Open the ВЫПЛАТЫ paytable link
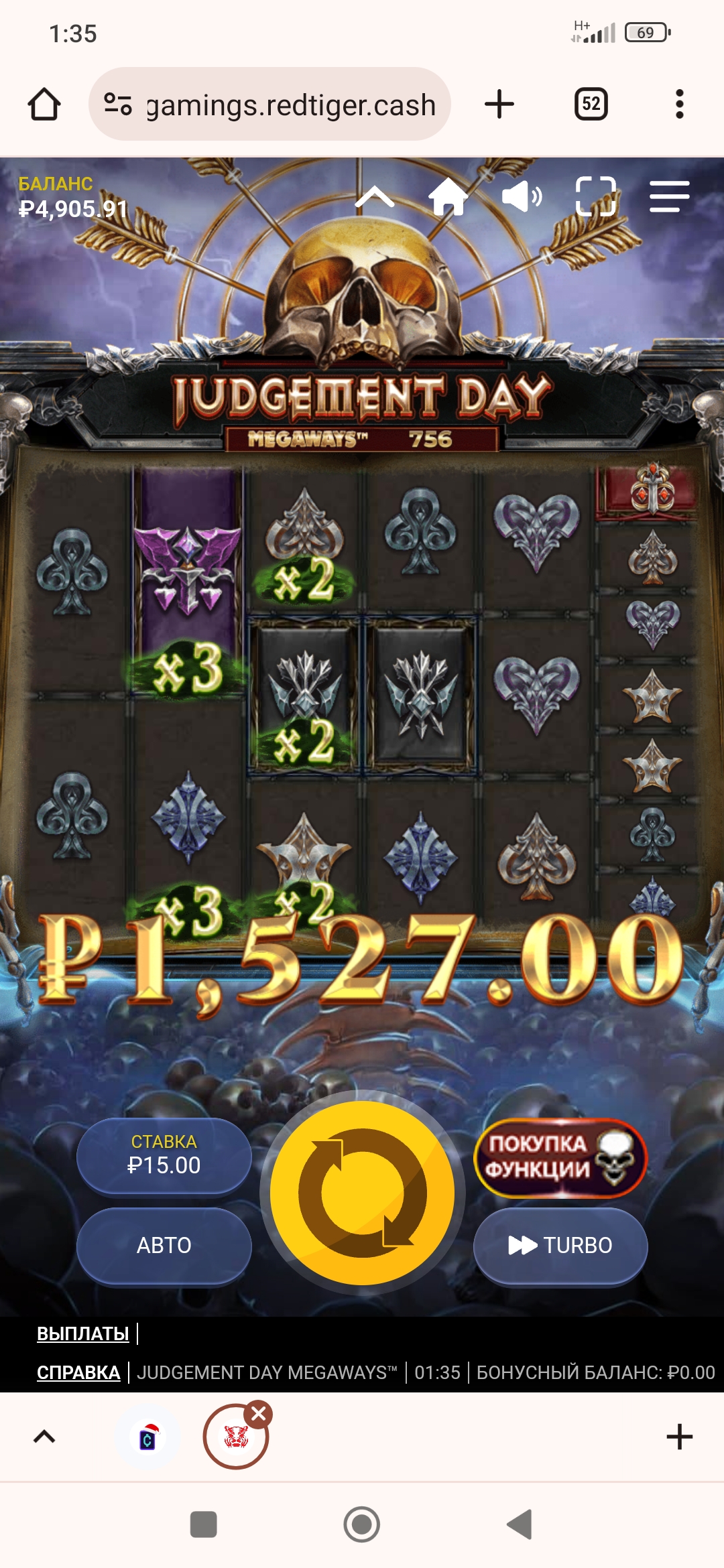724x1568 pixels. pos(83,1333)
